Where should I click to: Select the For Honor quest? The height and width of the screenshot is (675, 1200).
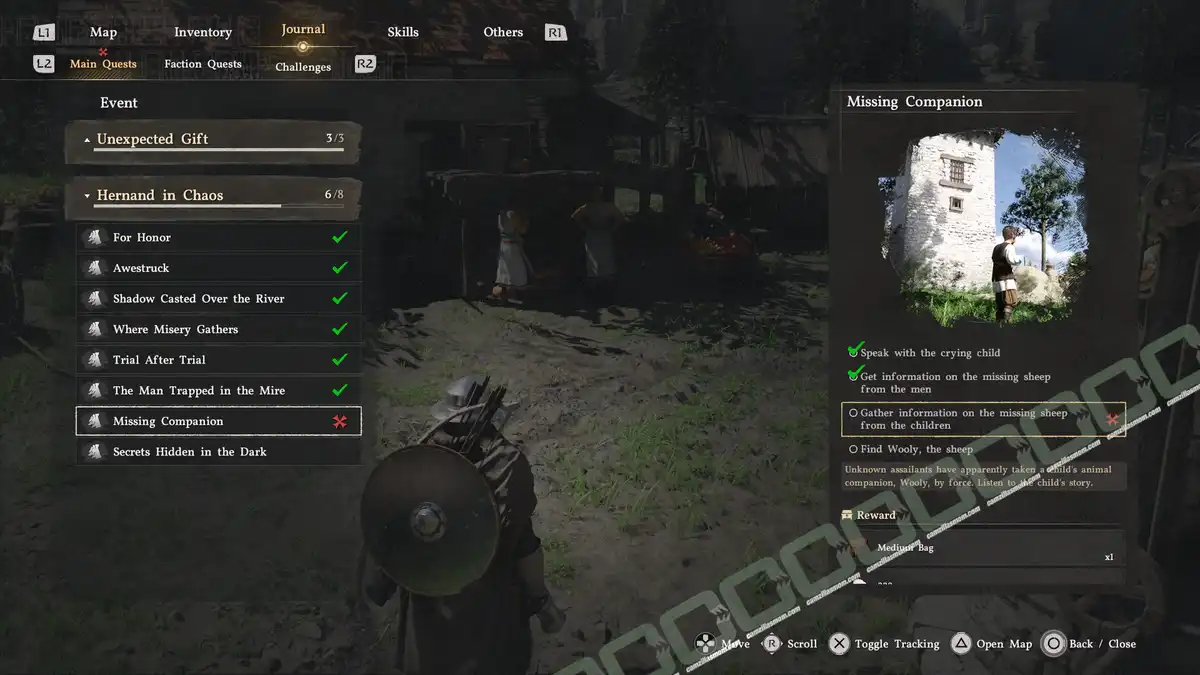218,238
